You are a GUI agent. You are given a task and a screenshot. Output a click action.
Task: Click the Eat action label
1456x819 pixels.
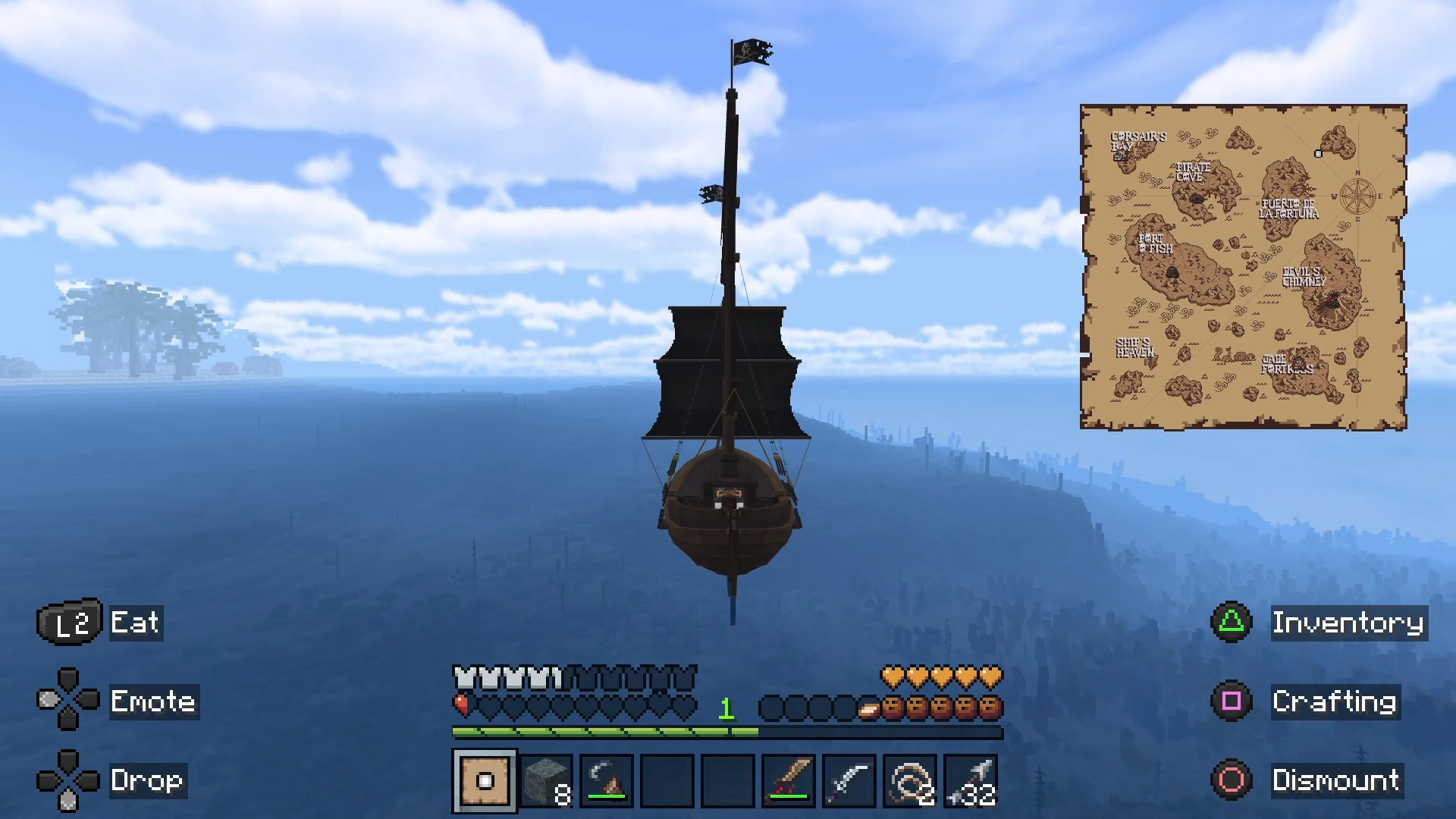pos(135,623)
